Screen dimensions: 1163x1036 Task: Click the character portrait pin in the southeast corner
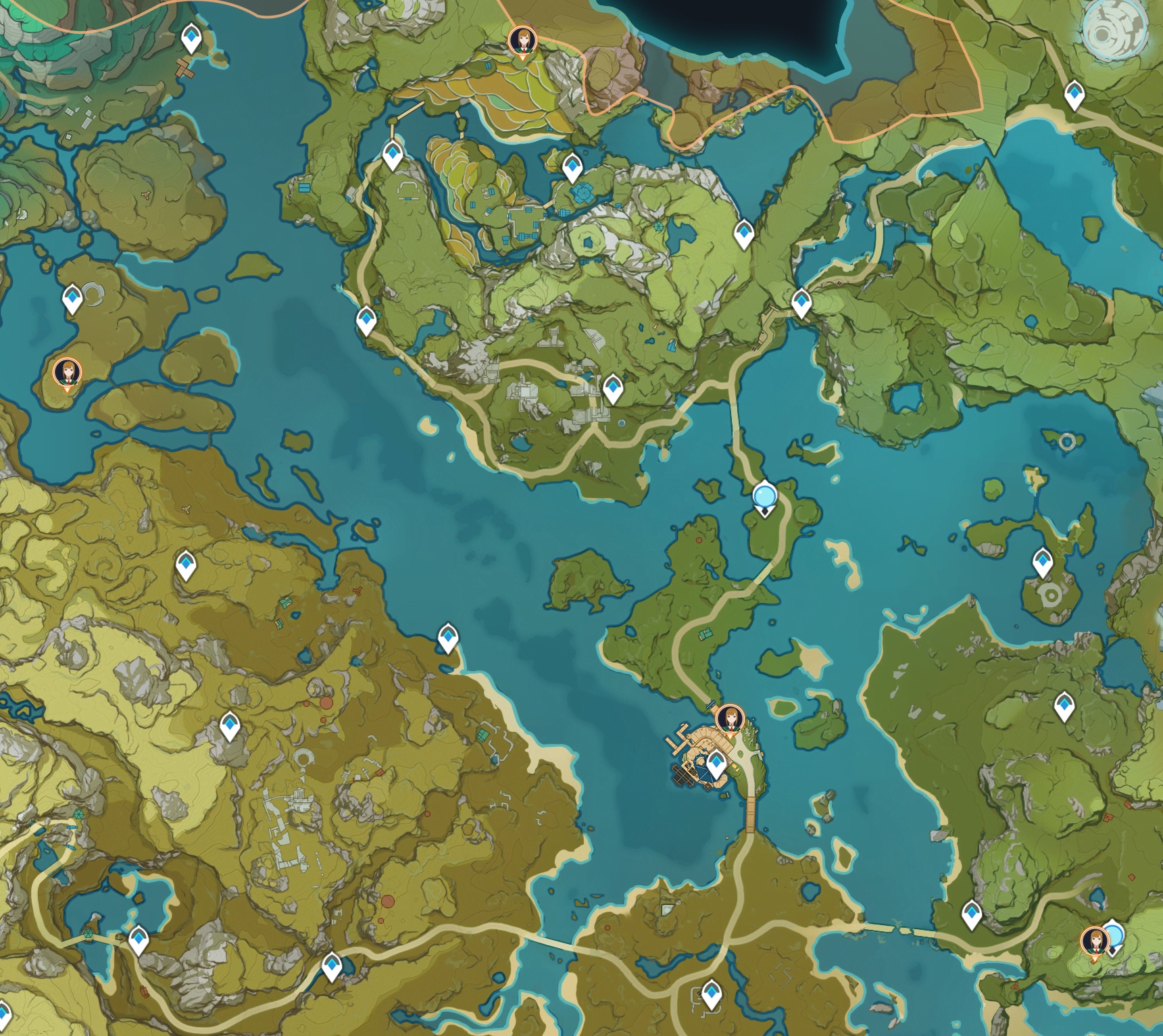(1094, 941)
